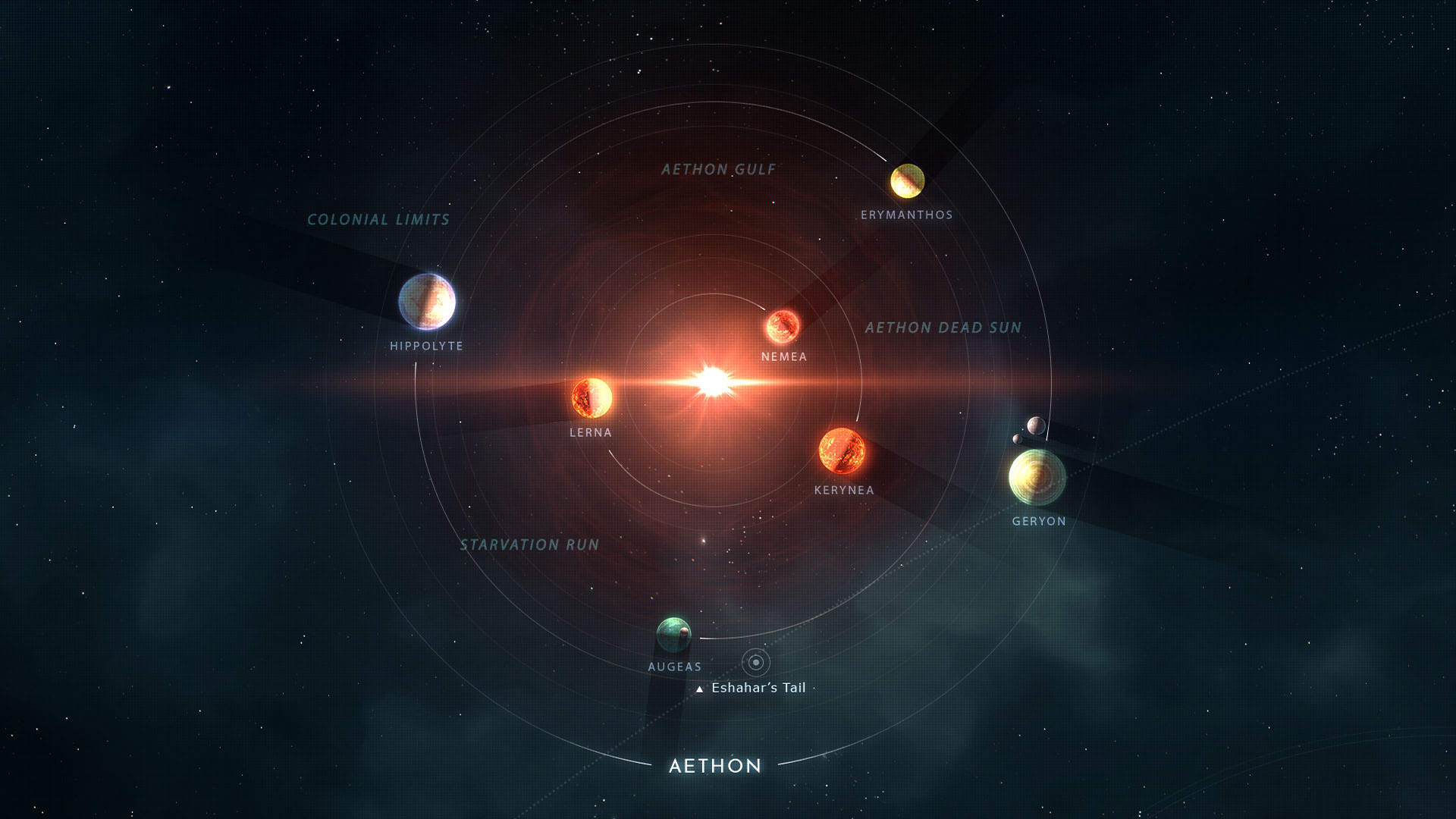Select the red planet Kerynea
Screen dimensions: 1456x819
[842, 450]
